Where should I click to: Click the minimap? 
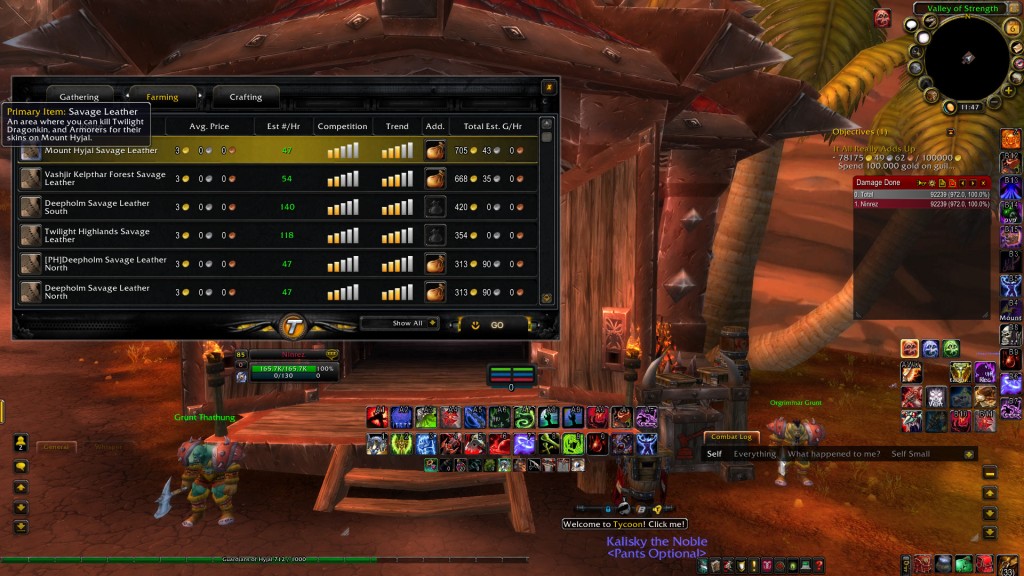coord(966,58)
